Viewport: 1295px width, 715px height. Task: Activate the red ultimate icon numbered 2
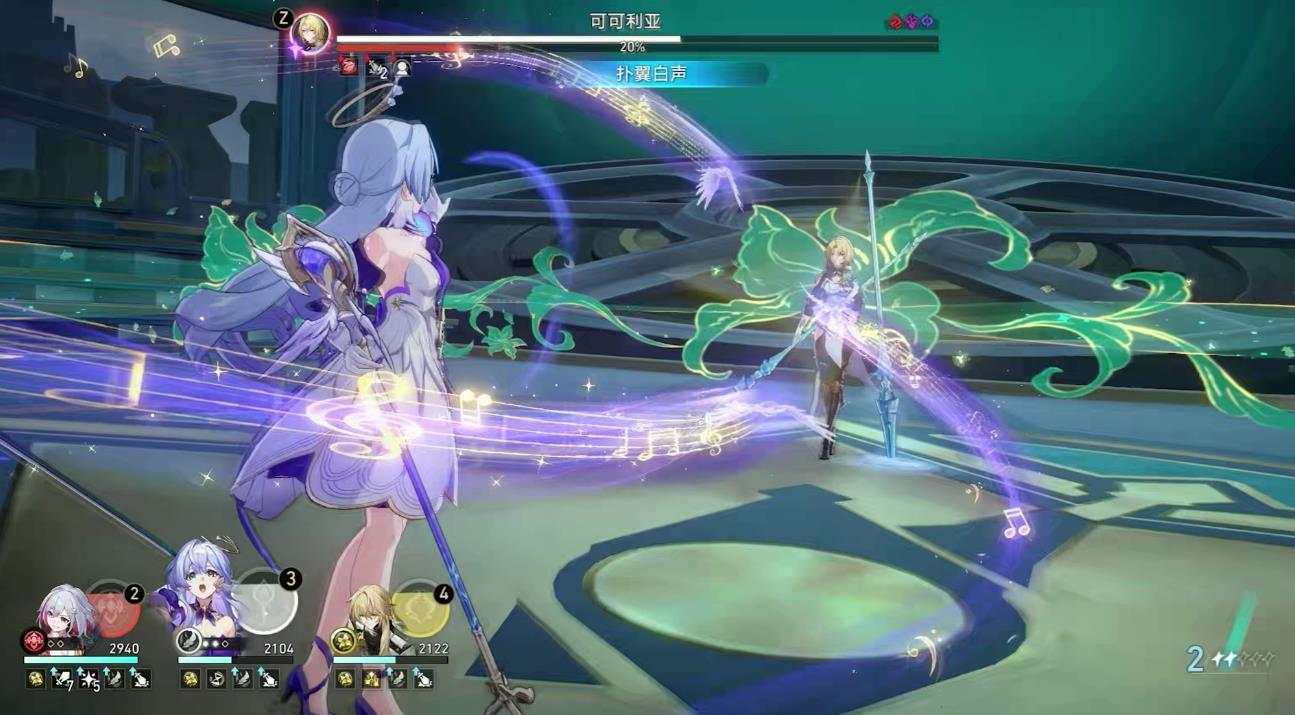(x=113, y=610)
